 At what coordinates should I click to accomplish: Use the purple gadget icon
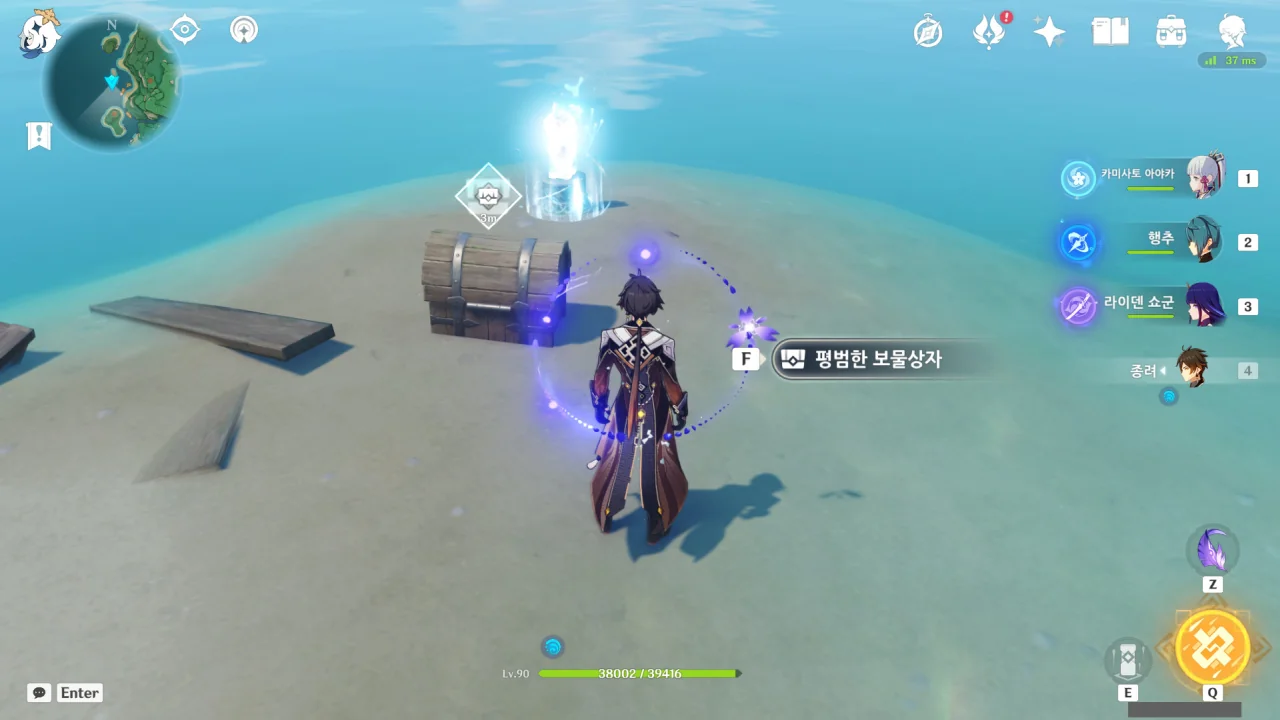(x=1212, y=550)
